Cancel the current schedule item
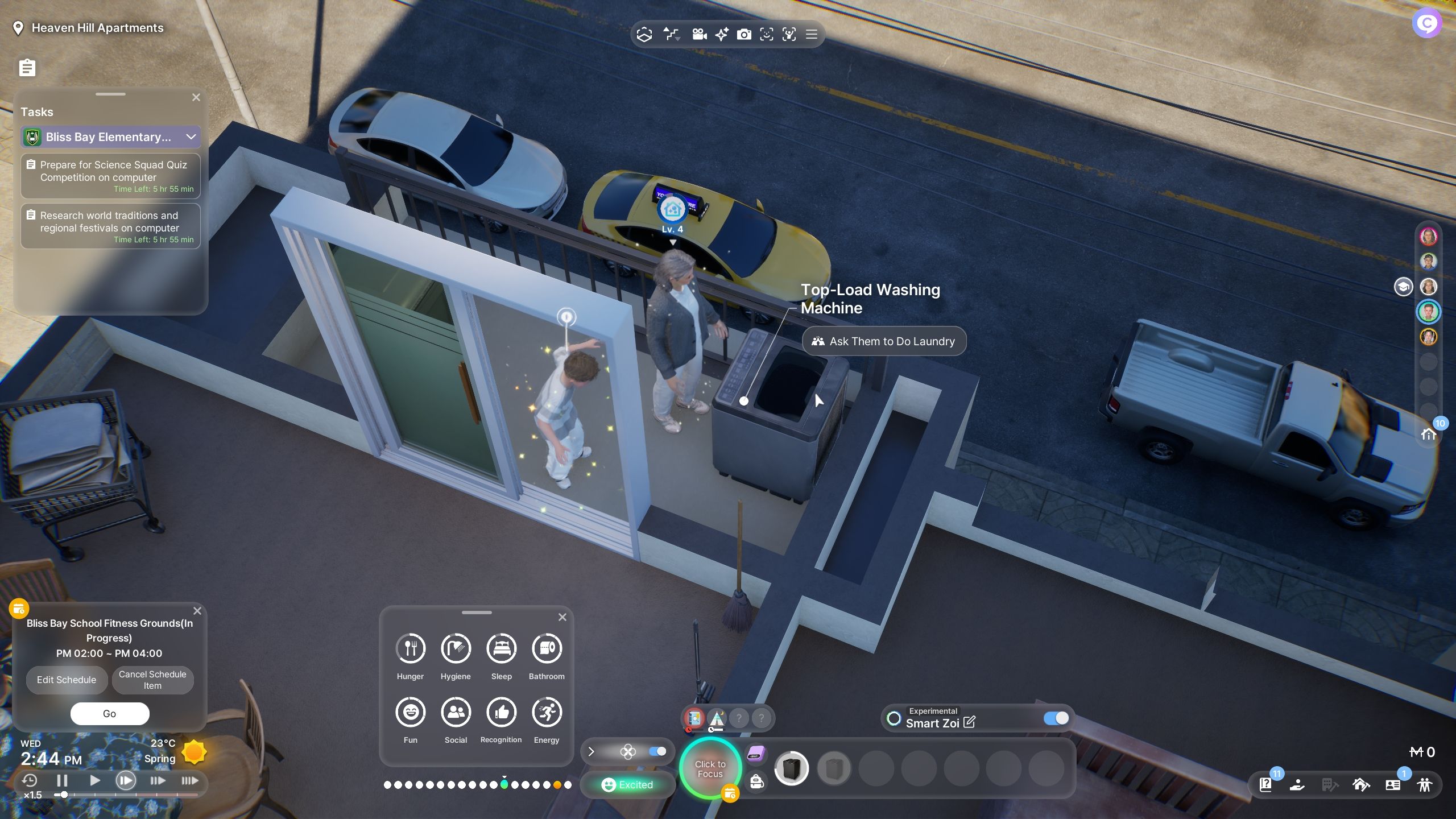Image resolution: width=1456 pixels, height=819 pixels. pyautogui.click(x=152, y=680)
